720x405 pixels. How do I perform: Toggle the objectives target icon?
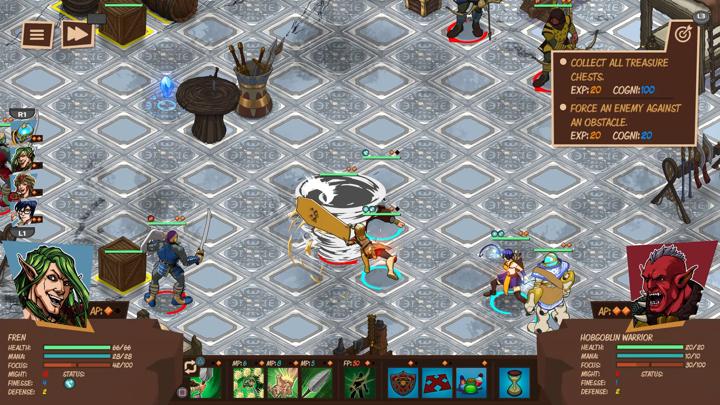click(683, 34)
